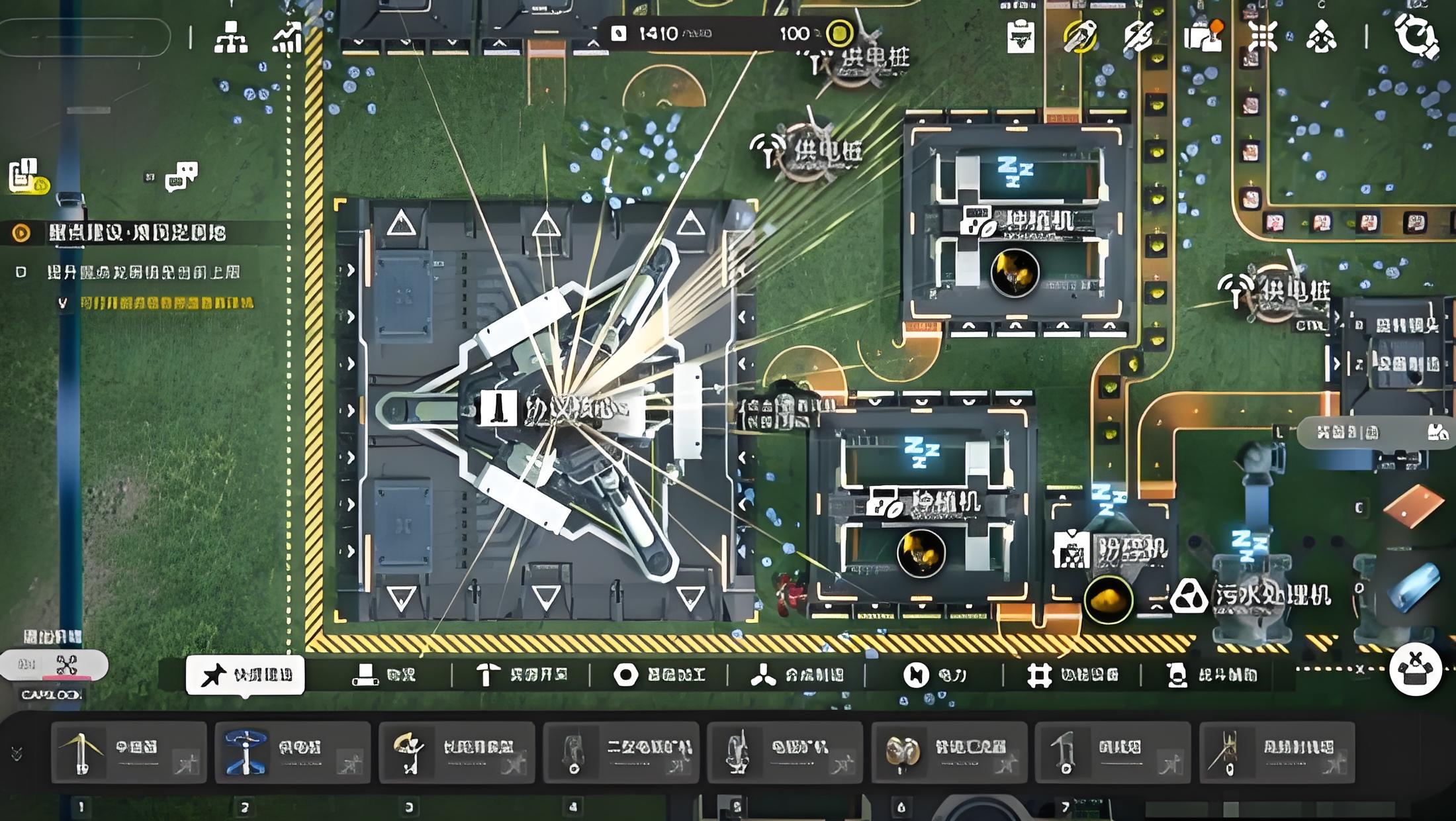1456x821 pixels.
Task: Open the clipboard icon in top bar
Action: pyautogui.click(x=1021, y=36)
